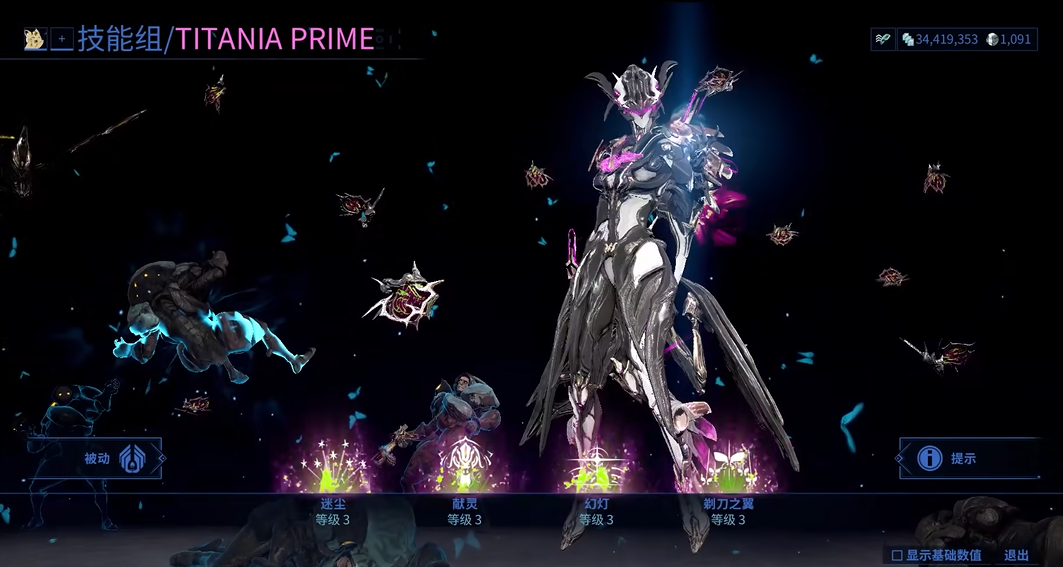Click the plus button beside the avatar
Screen dimensions: 1063x567
pos(62,40)
